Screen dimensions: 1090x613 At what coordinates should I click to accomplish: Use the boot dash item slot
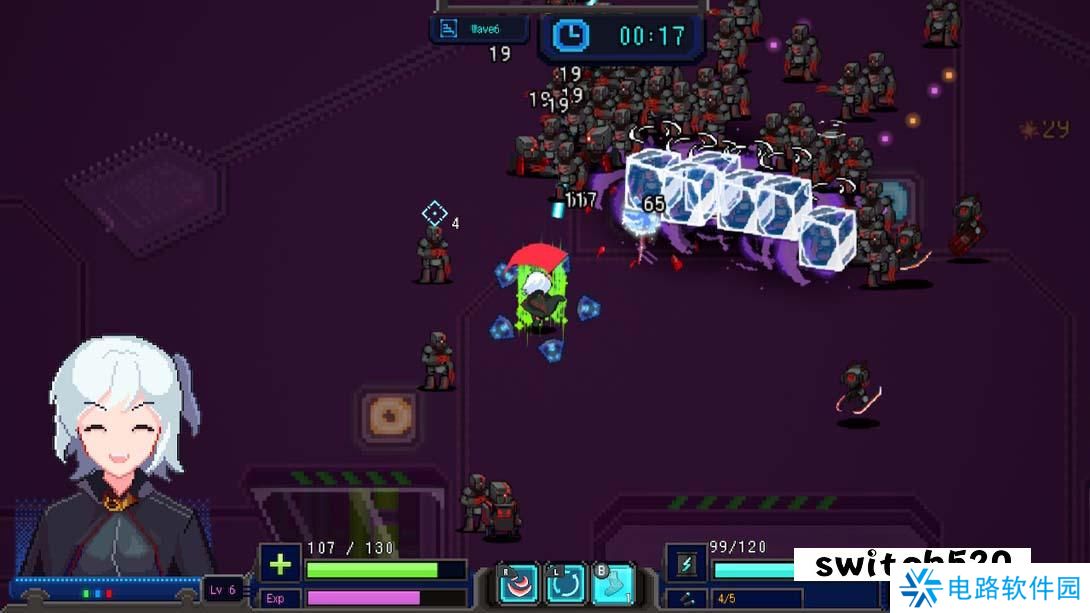613,585
